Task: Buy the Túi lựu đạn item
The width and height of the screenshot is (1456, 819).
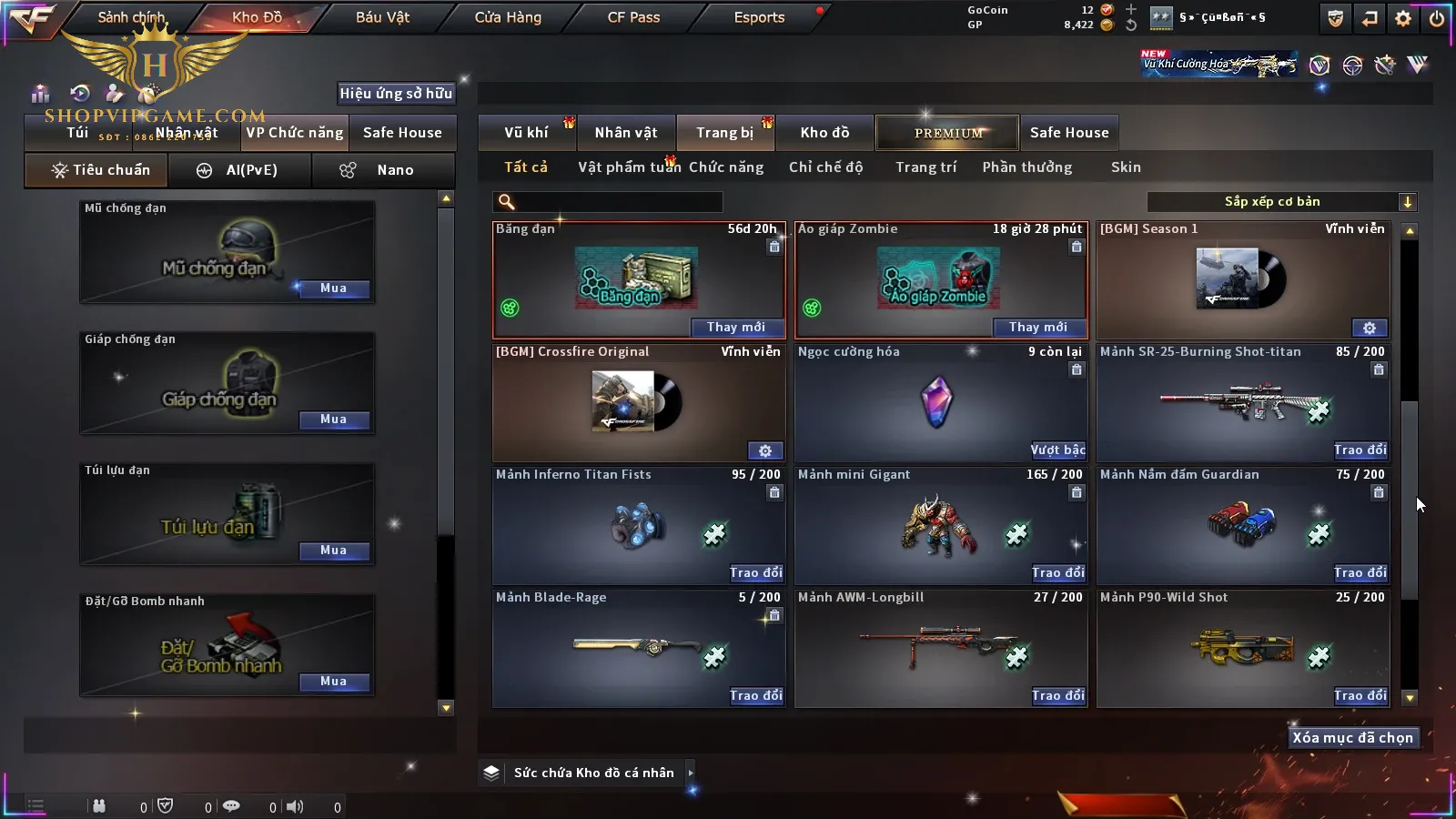Action: coord(333,551)
